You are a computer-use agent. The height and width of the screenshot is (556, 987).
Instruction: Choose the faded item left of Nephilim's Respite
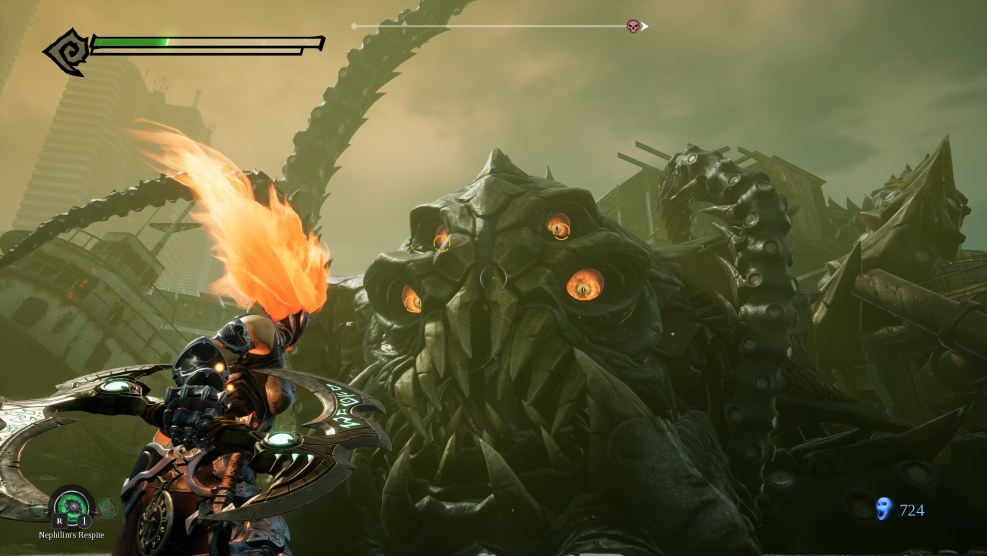pyautogui.click(x=38, y=508)
